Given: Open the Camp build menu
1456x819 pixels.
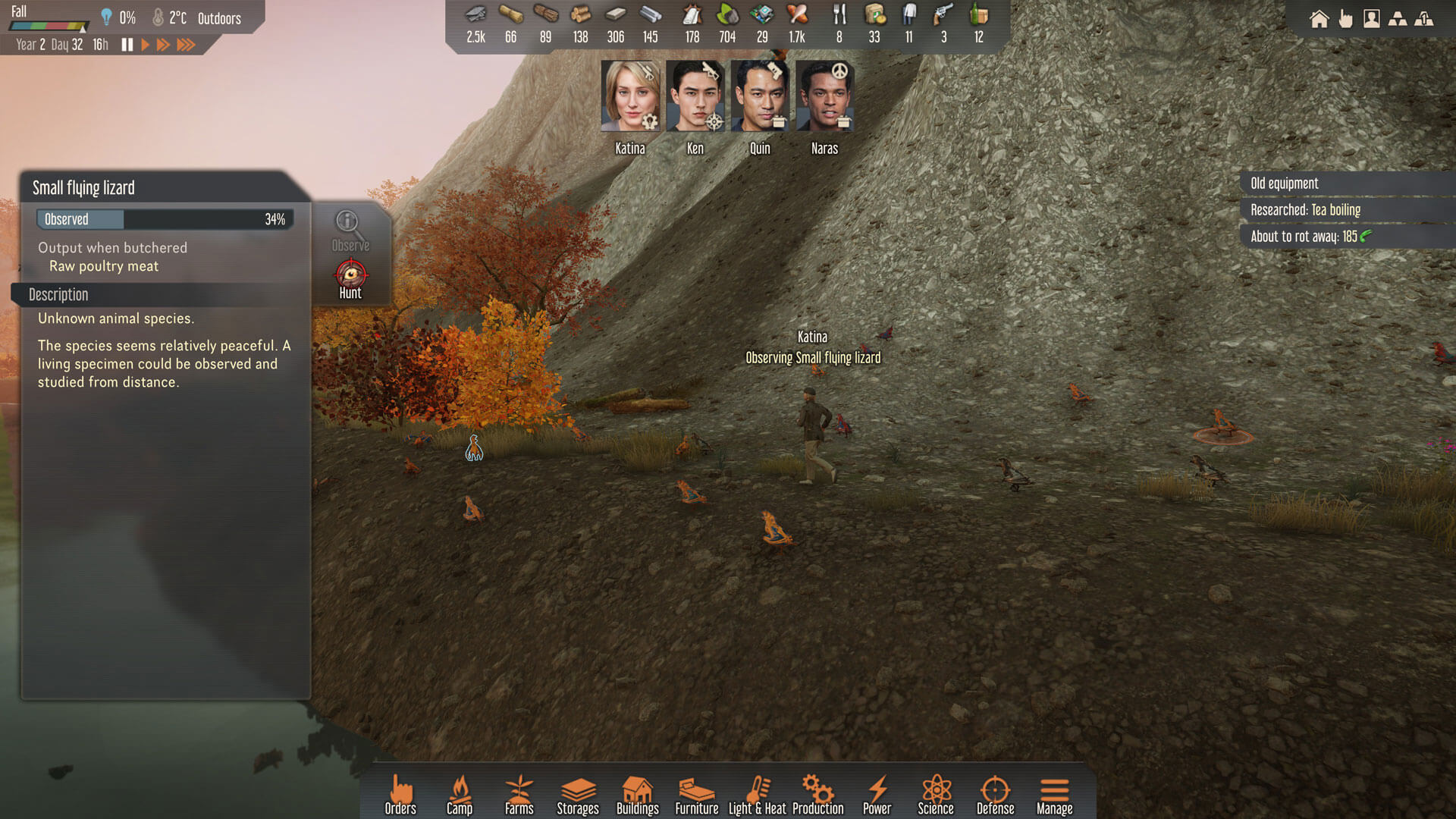Looking at the screenshot, I should click(460, 795).
